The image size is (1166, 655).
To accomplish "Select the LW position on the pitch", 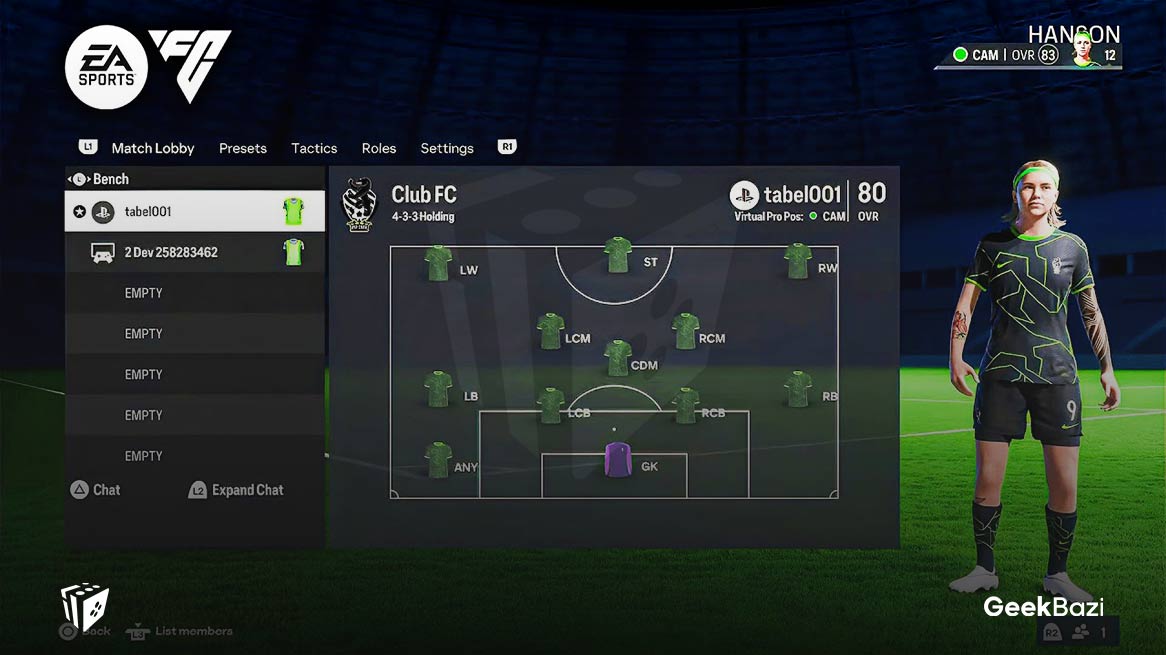I will tap(438, 263).
